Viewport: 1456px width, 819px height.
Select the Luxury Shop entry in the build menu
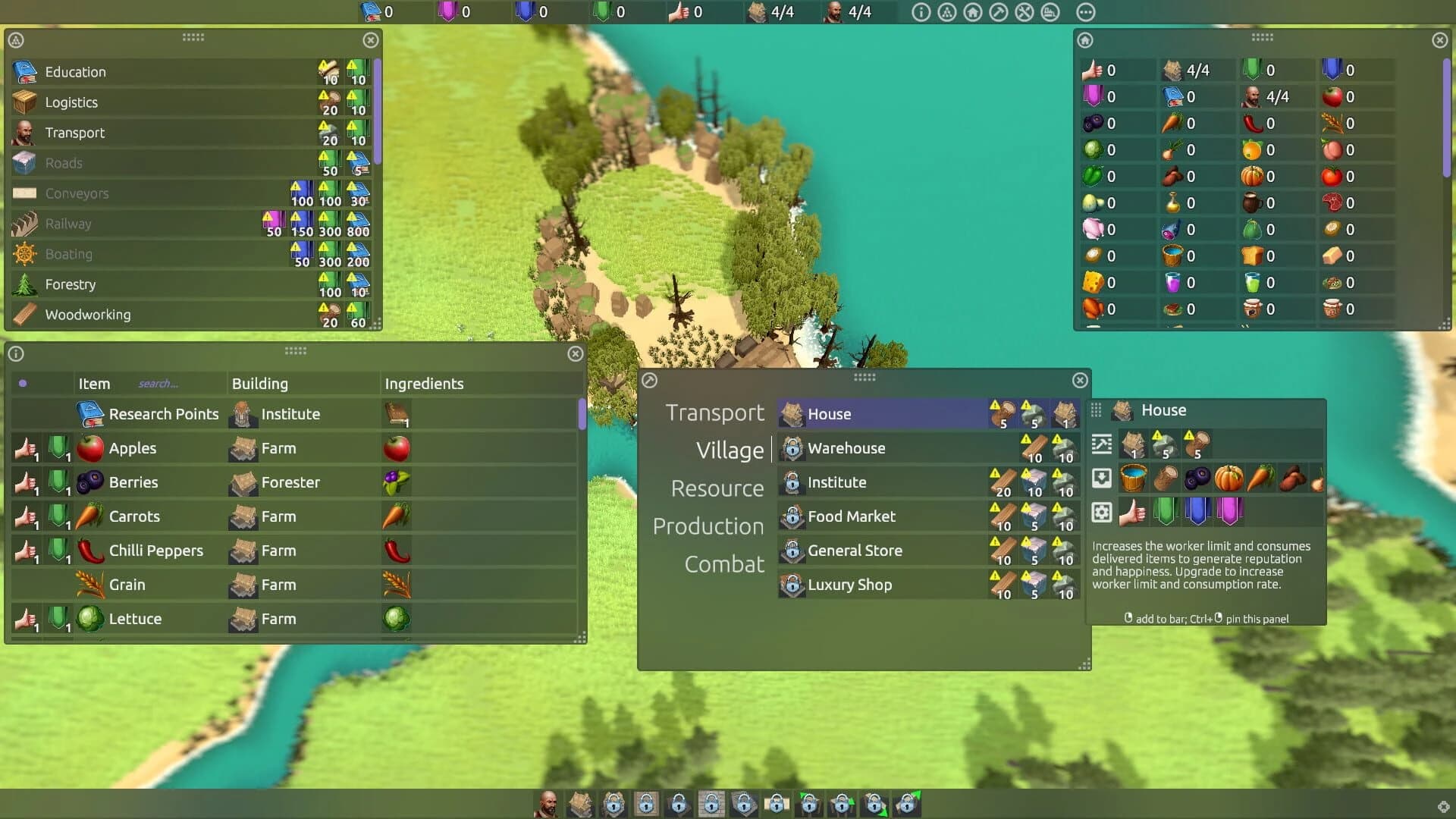(849, 585)
